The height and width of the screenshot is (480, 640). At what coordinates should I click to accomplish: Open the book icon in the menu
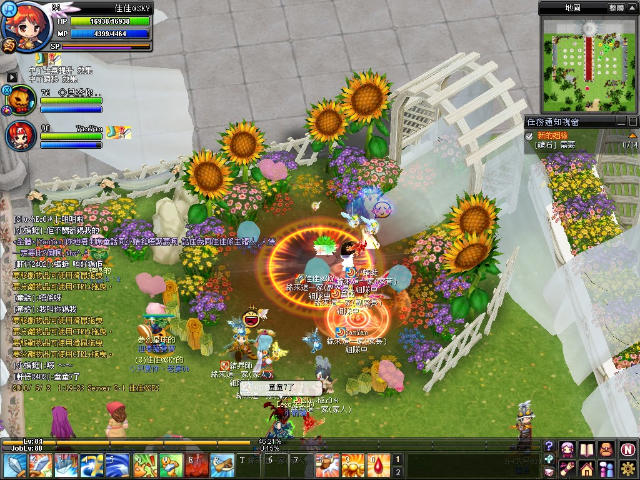pyautogui.click(x=587, y=448)
